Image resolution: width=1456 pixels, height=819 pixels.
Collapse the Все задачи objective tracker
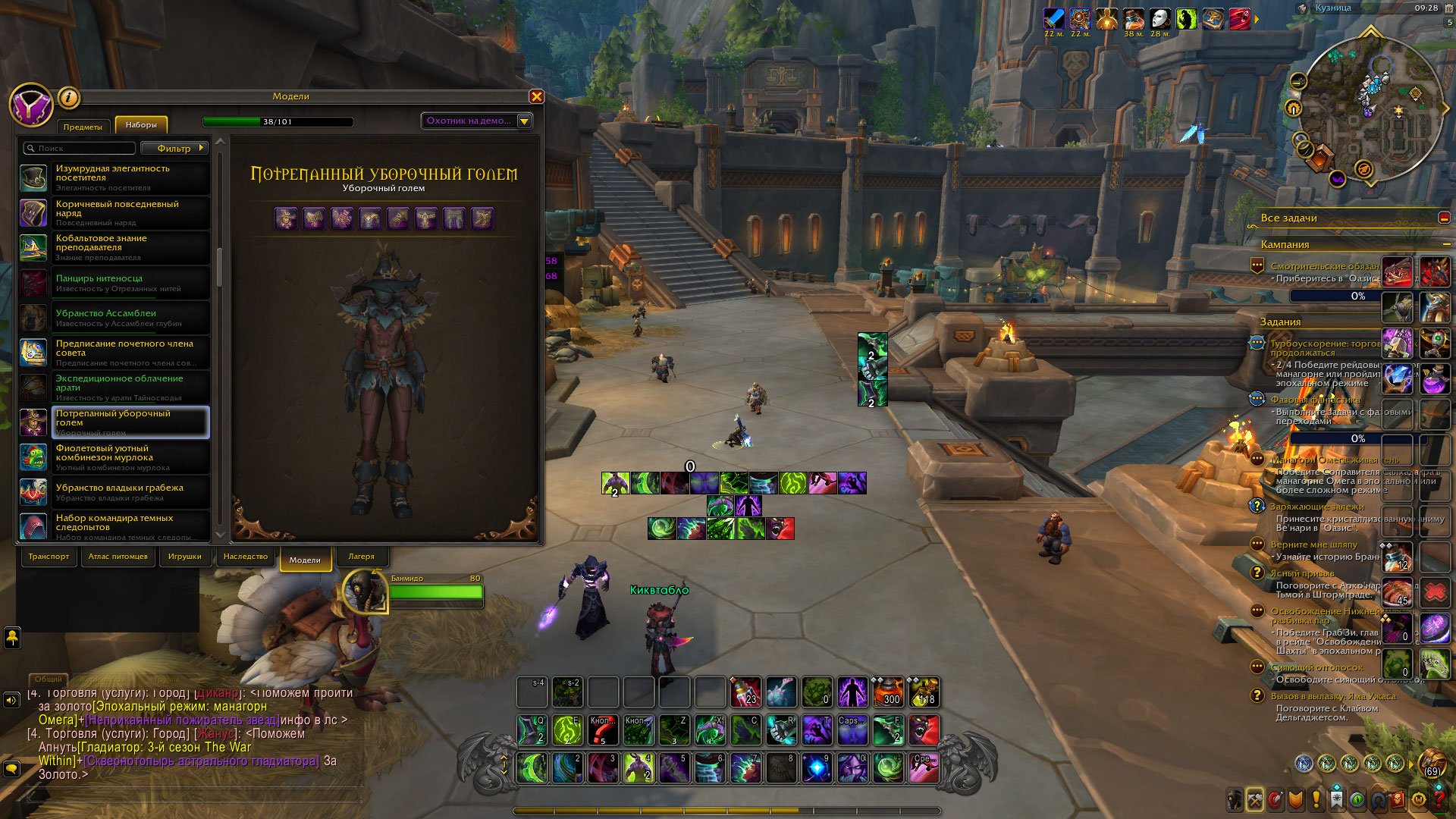coord(1444,218)
